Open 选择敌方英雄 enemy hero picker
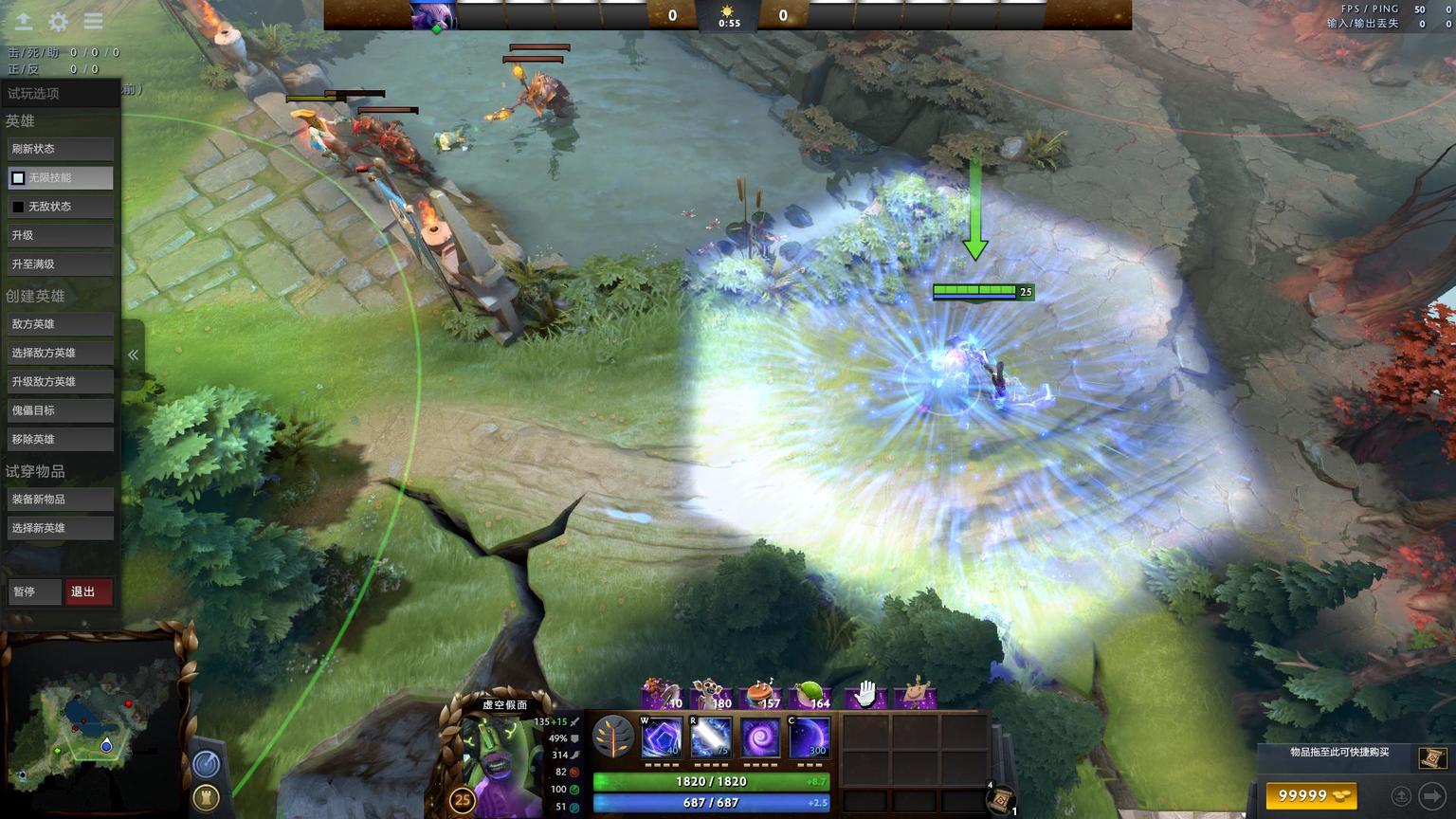The image size is (1456, 819). [60, 353]
